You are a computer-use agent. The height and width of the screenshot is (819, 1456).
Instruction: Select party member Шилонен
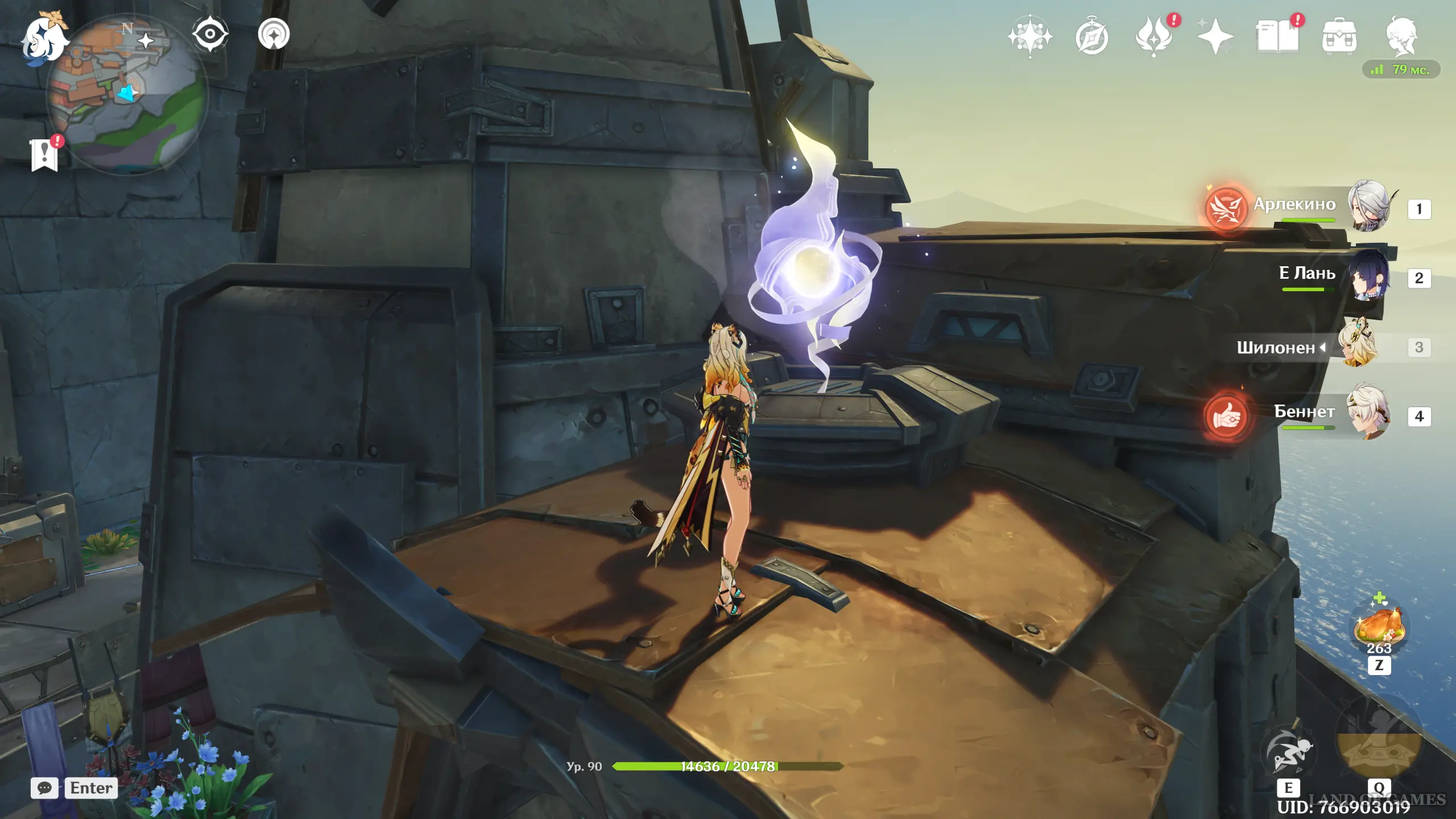pyautogui.click(x=1358, y=345)
